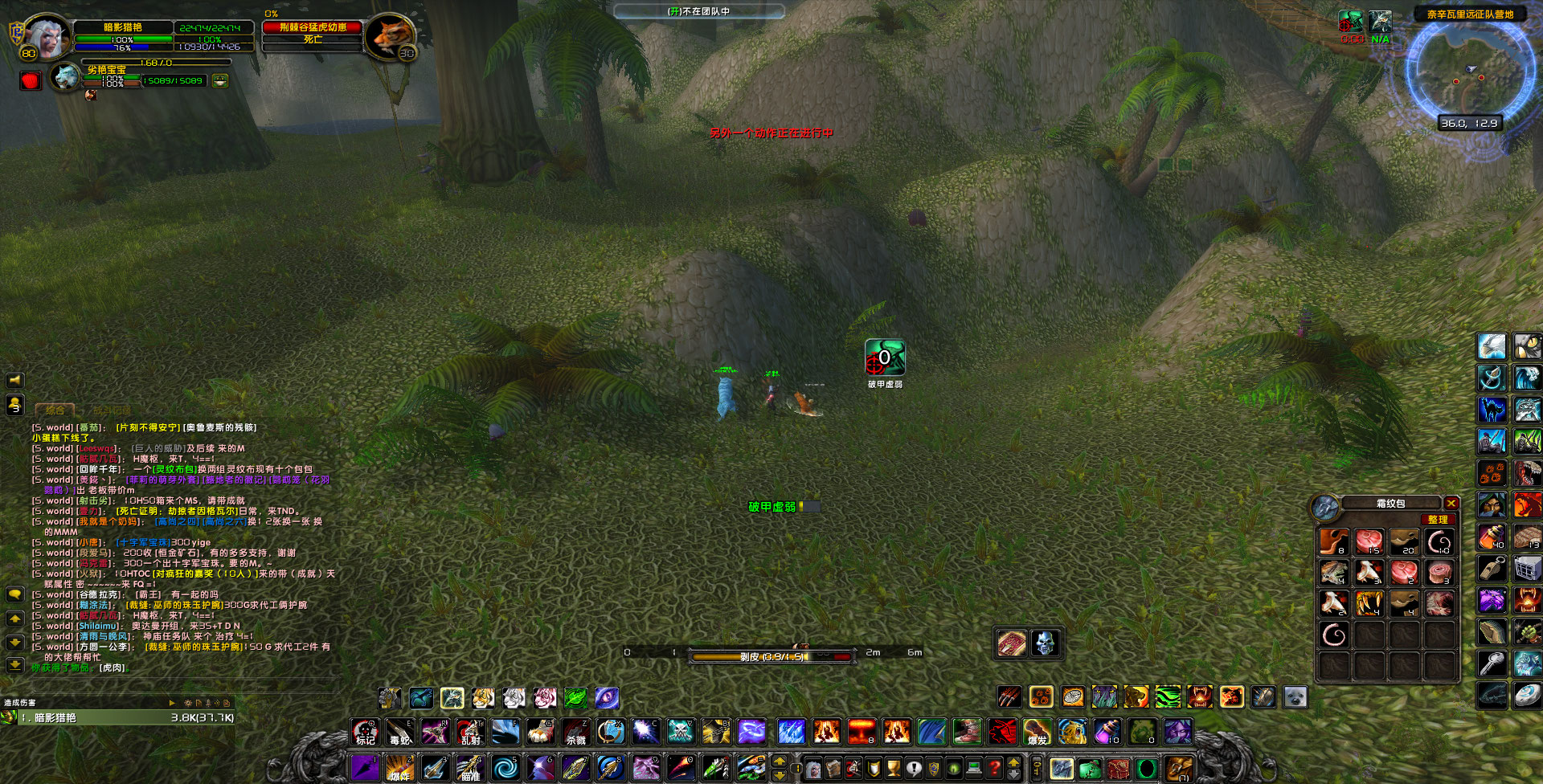This screenshot has width=1543, height=784.
Task: Cast the 瞄准 (Aimed Shot) ability
Action: coord(469,769)
